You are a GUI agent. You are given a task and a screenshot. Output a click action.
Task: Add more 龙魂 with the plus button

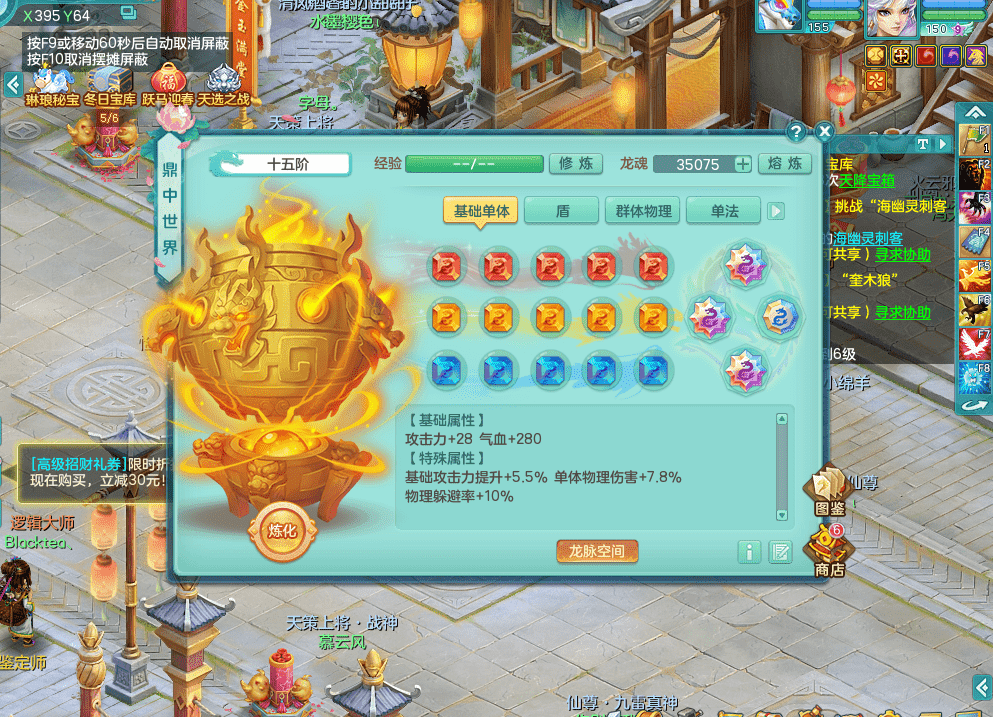(x=743, y=165)
